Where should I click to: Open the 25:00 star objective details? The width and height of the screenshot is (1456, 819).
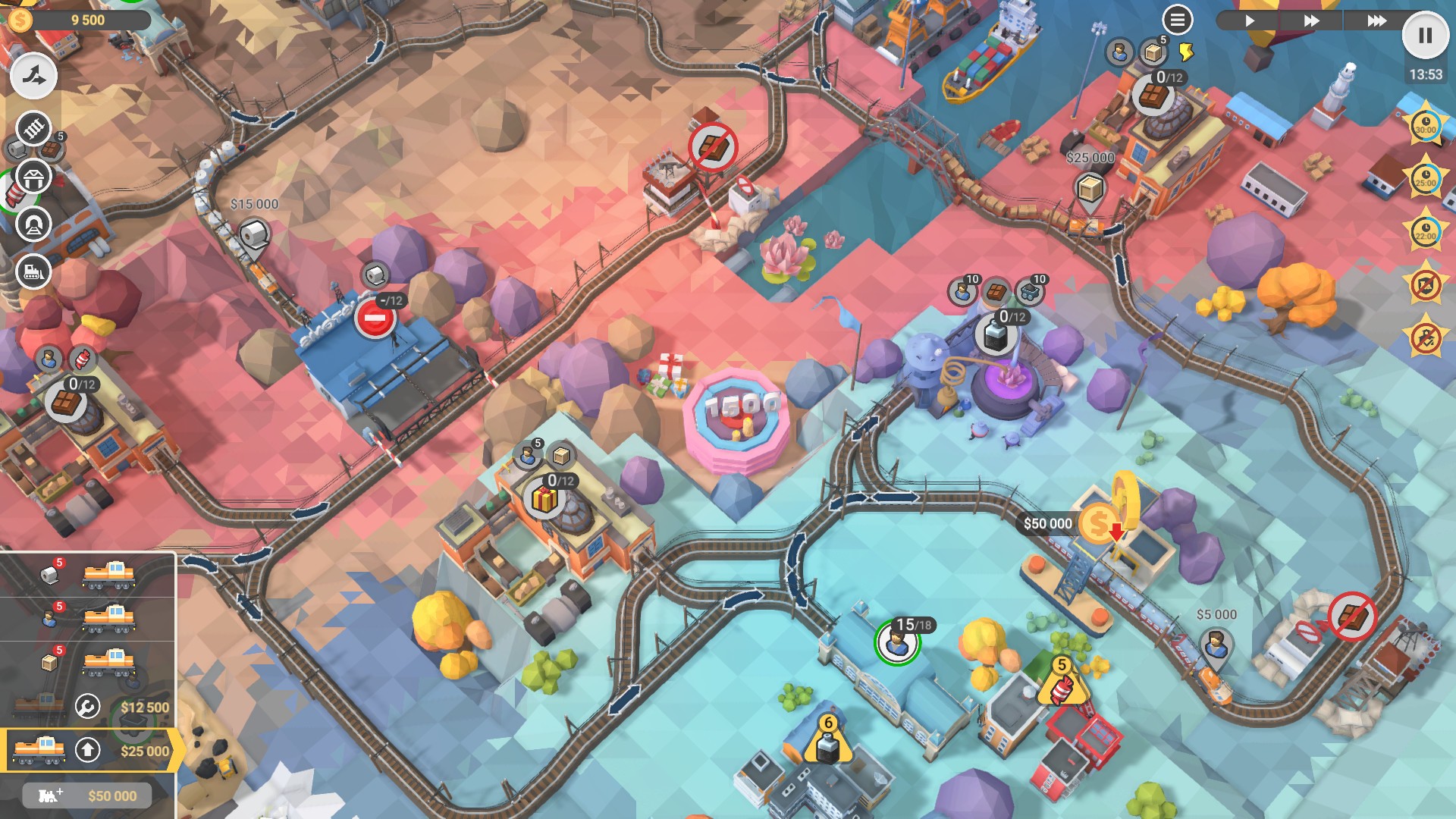tap(1424, 181)
